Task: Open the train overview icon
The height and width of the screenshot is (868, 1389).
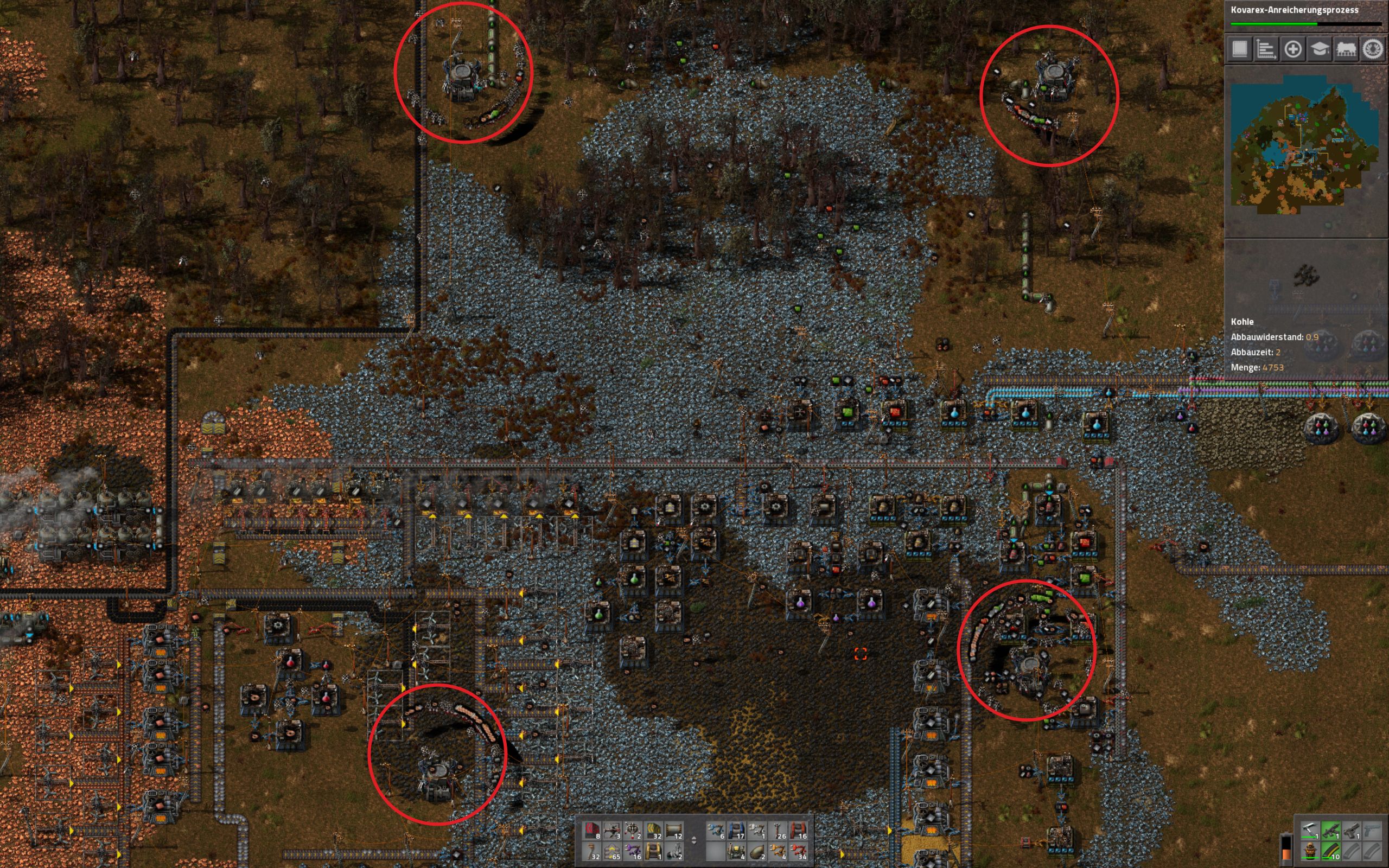Action: (1347, 50)
